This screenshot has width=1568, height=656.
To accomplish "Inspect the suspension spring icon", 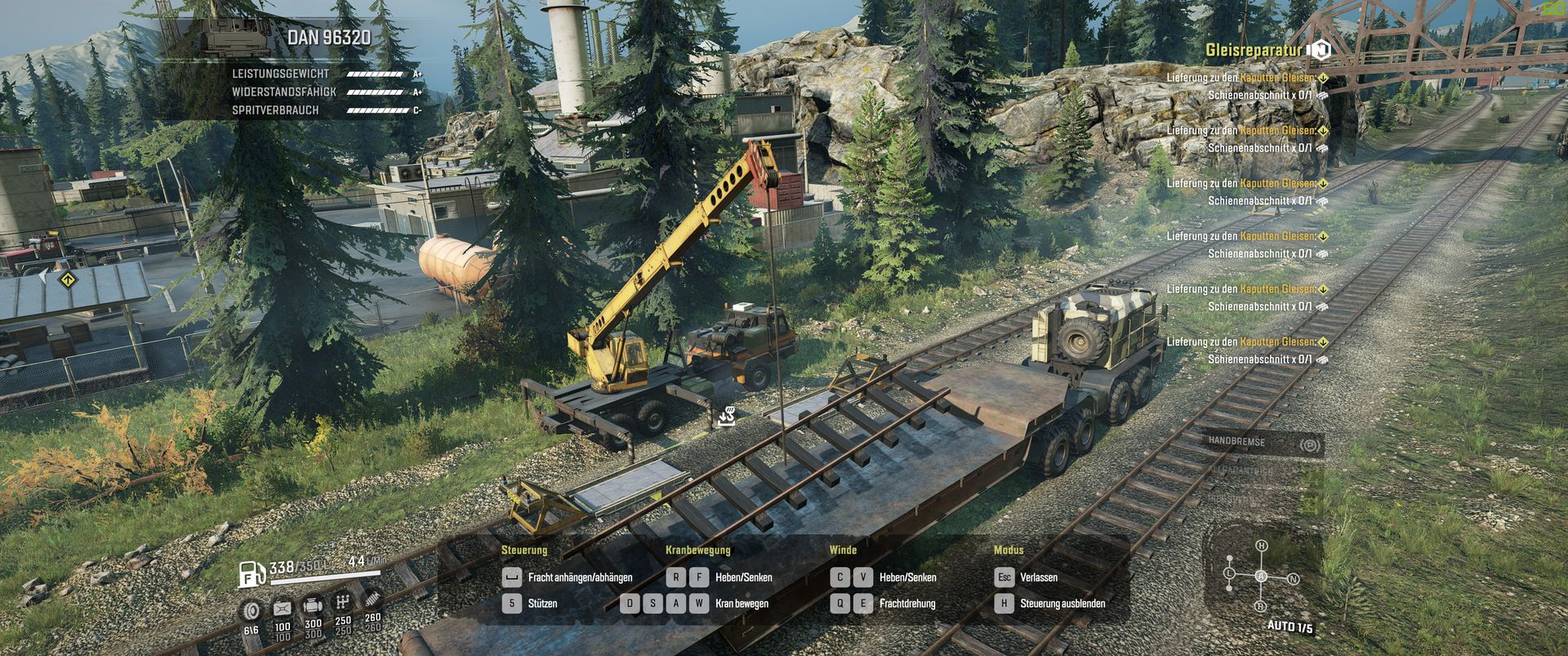I will tap(372, 601).
